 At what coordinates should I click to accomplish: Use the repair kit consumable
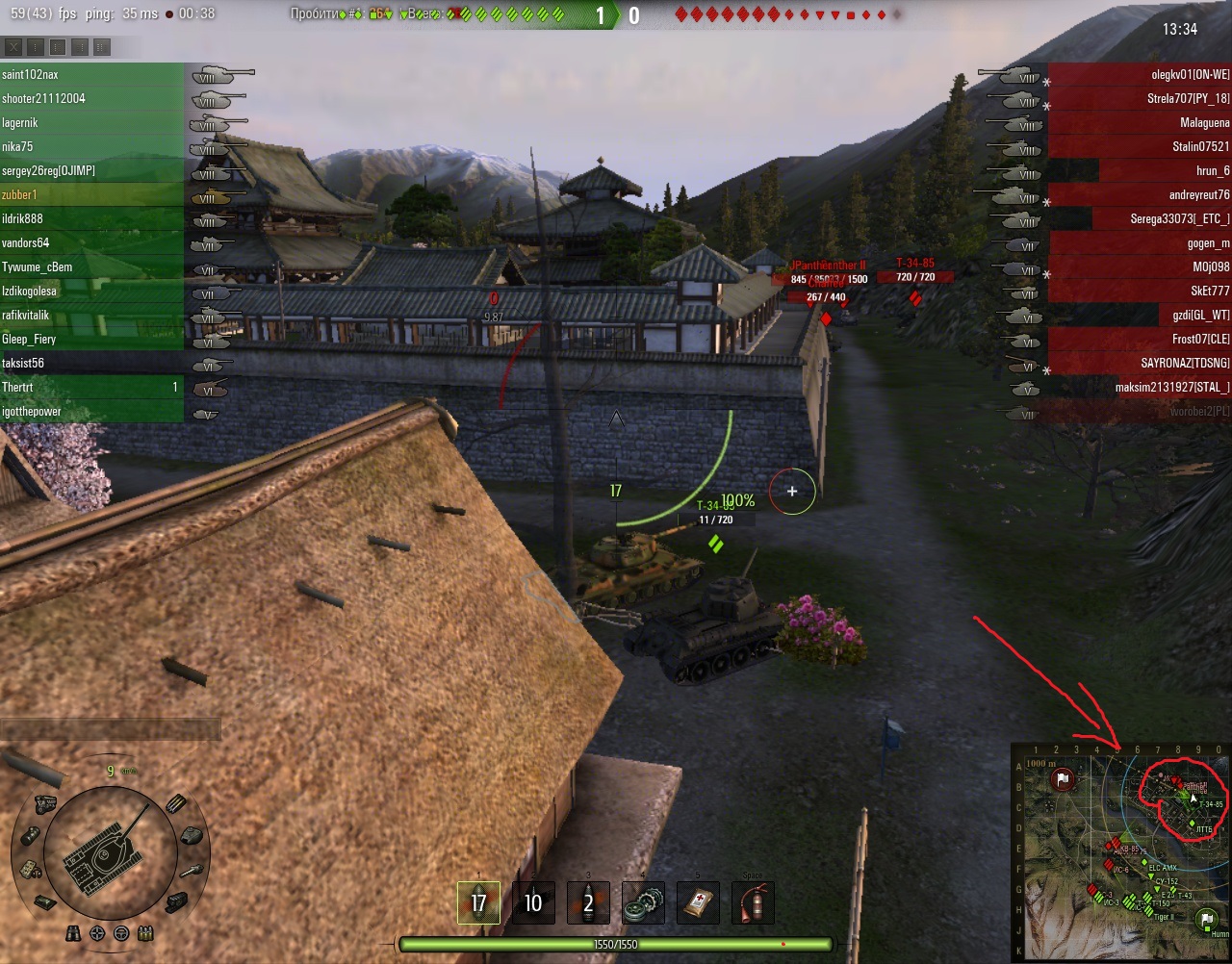643,902
